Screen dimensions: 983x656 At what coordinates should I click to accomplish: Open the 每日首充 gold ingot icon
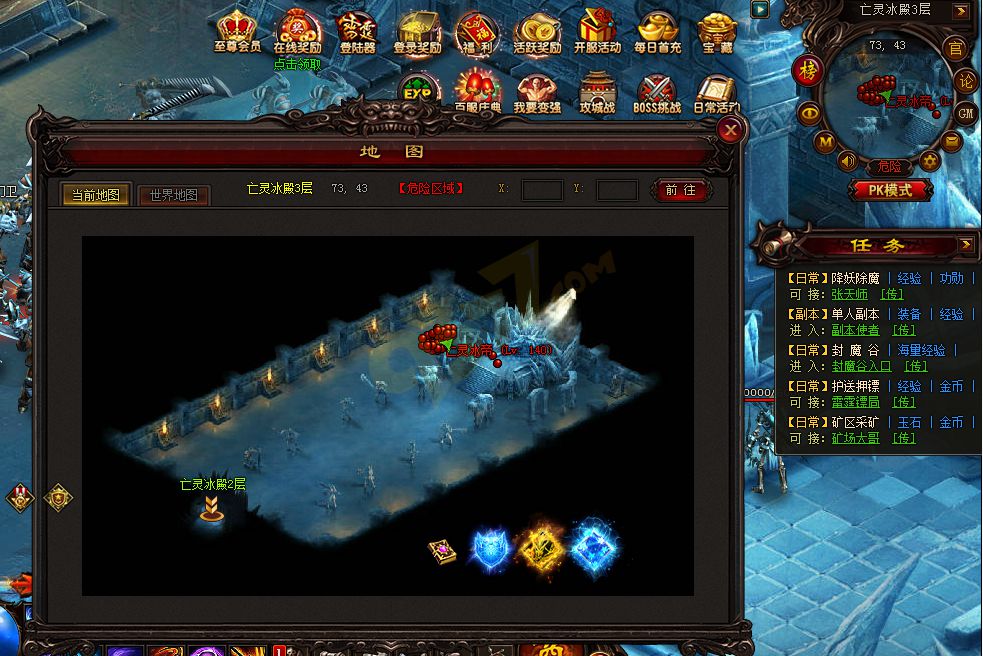click(x=656, y=31)
